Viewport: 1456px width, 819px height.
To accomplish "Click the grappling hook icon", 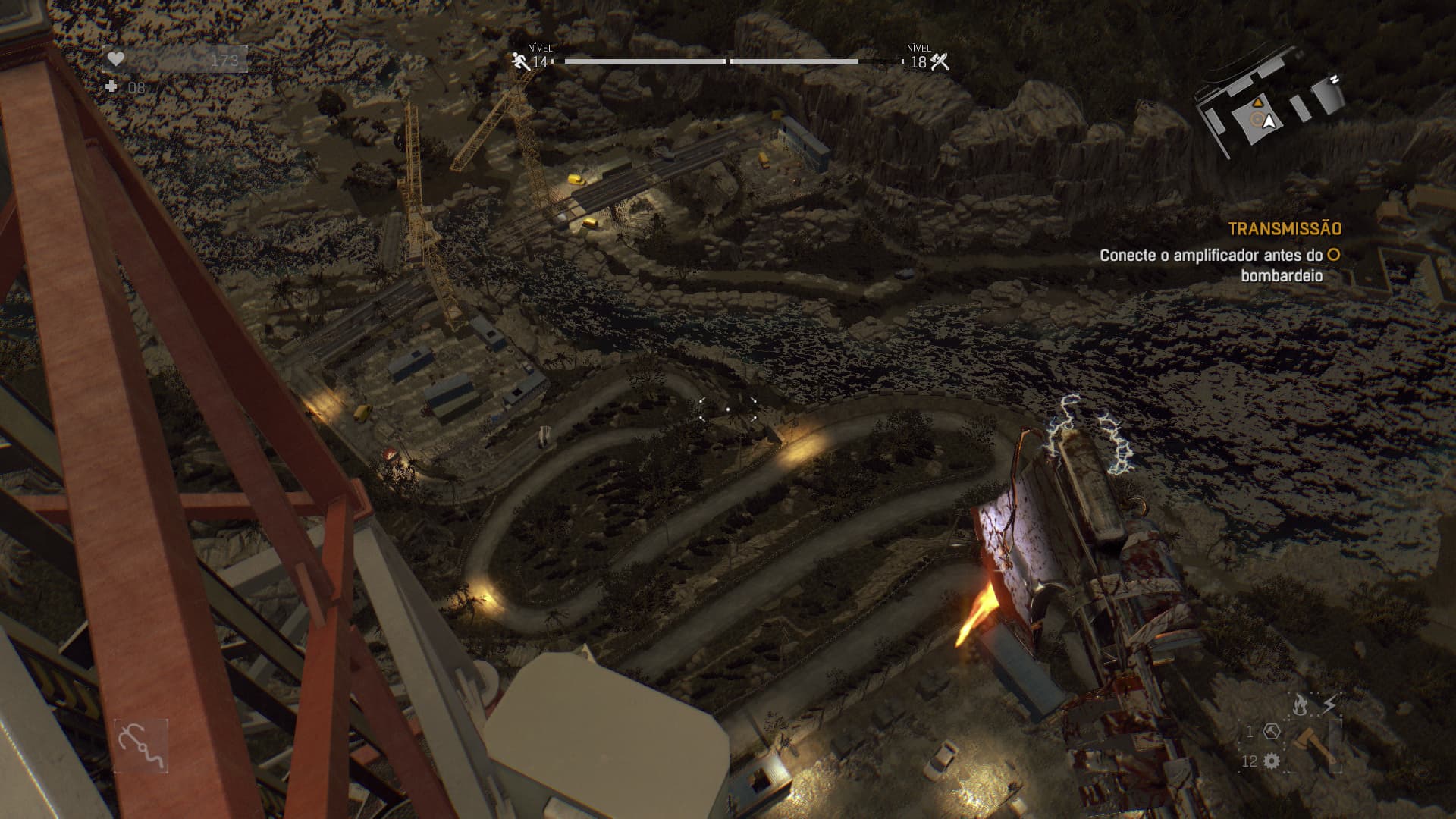I will click(141, 746).
